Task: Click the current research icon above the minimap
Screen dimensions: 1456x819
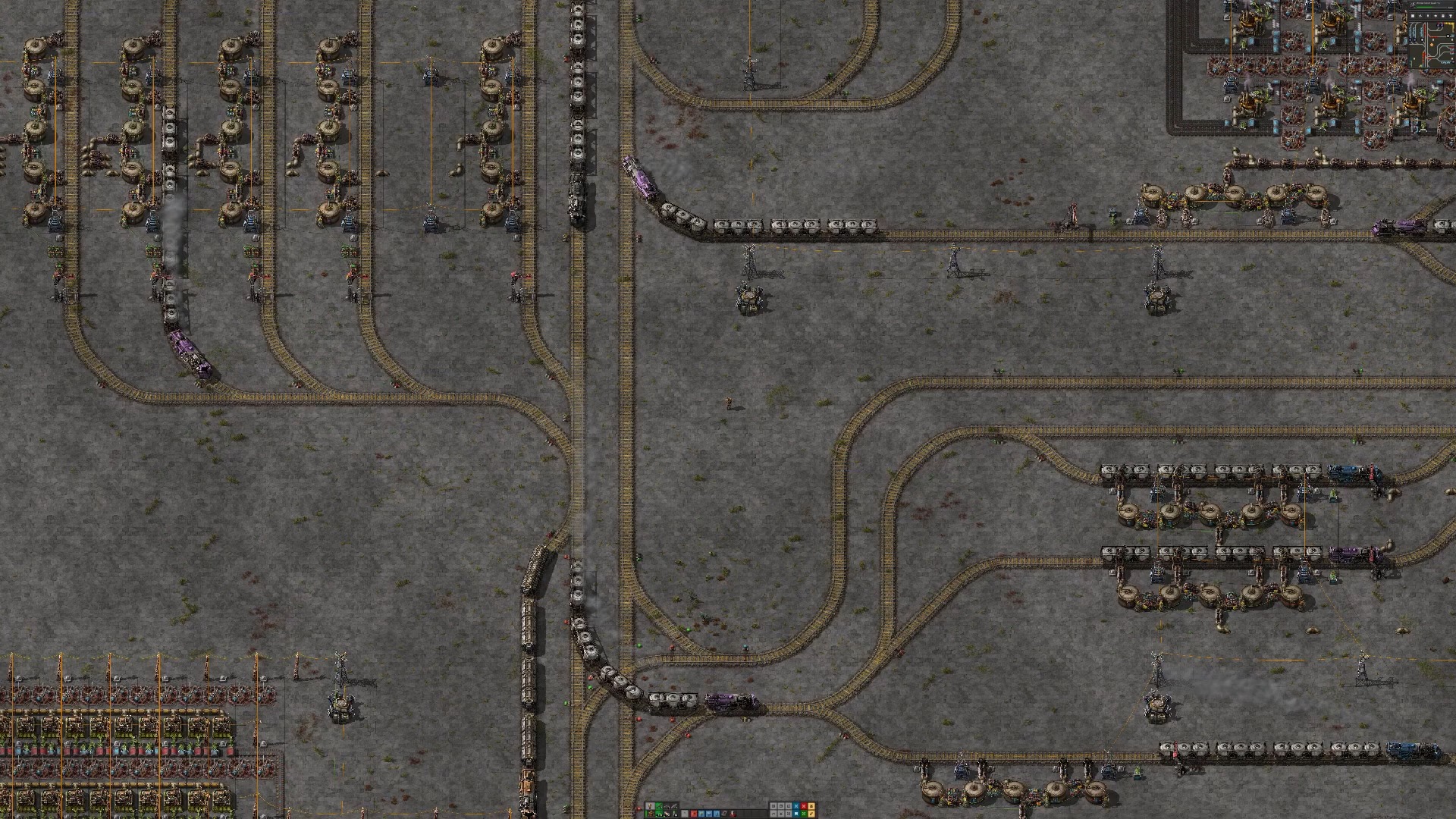Action: pyautogui.click(x=1412, y=6)
